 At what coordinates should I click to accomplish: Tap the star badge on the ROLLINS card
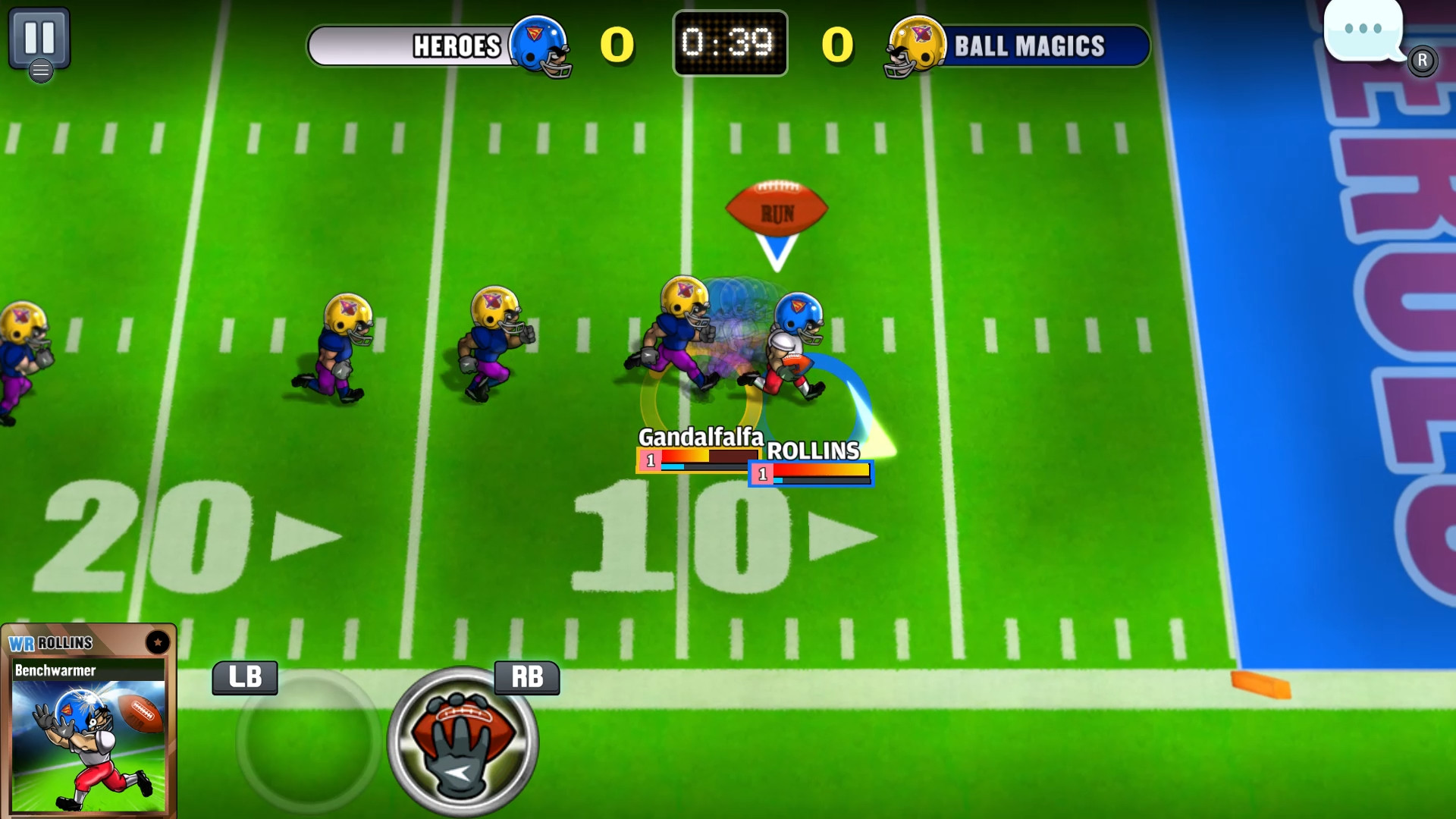pos(158,641)
